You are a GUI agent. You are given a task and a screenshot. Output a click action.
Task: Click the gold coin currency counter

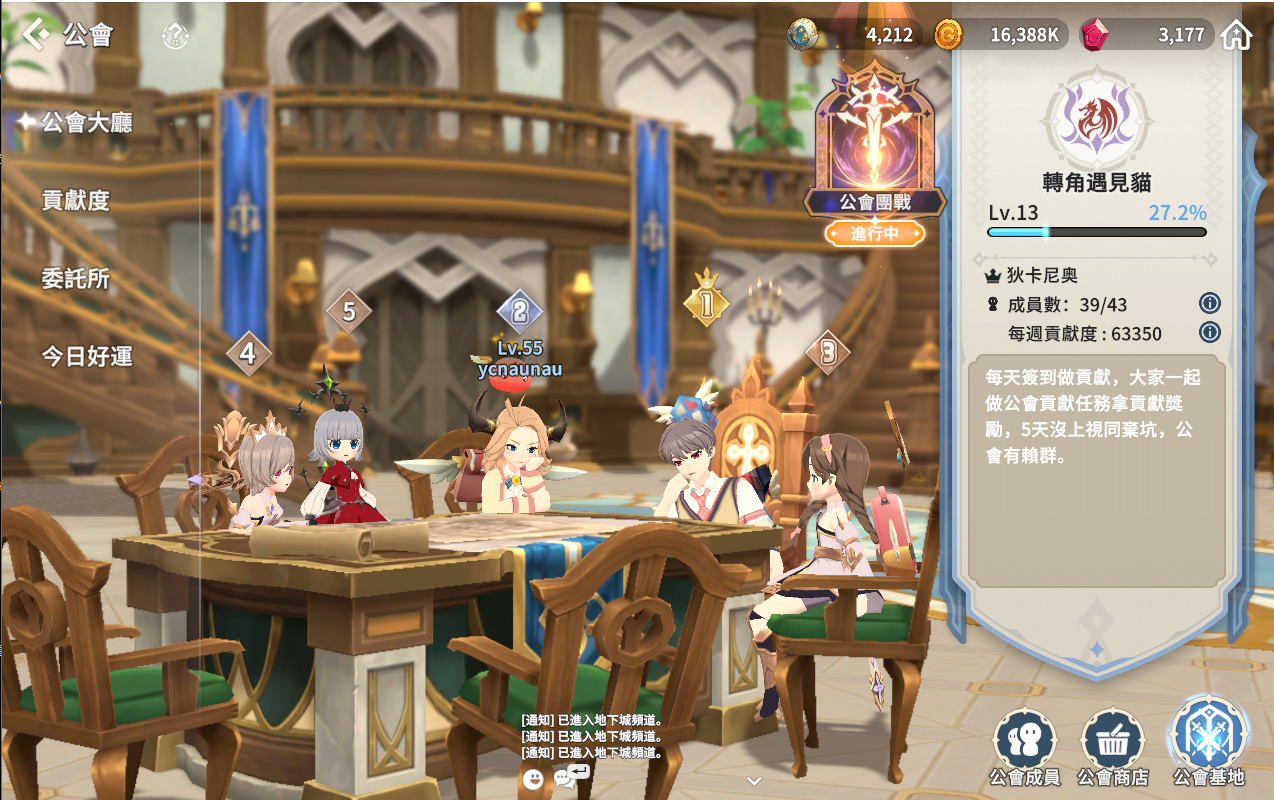tap(1002, 35)
